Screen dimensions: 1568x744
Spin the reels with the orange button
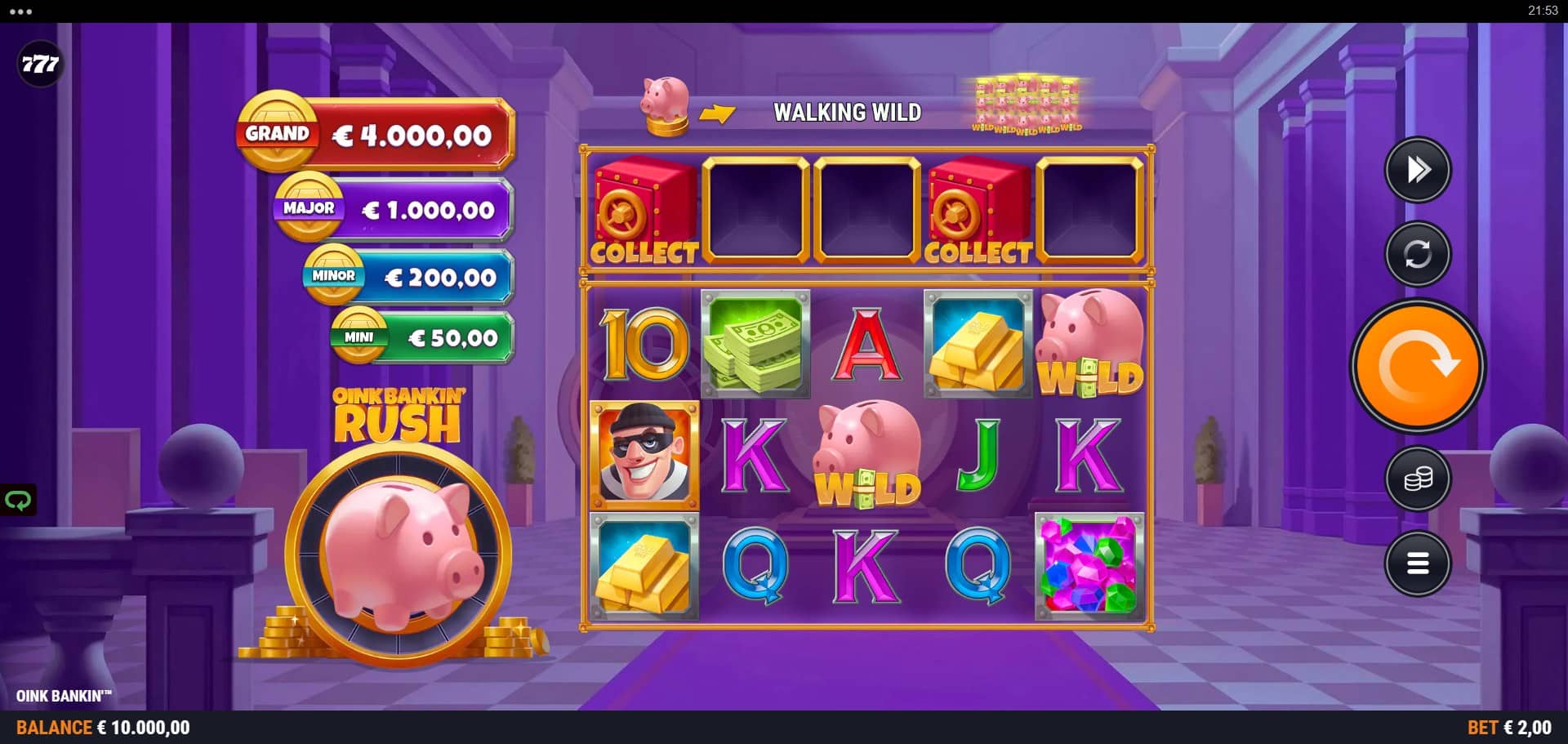point(1418,366)
